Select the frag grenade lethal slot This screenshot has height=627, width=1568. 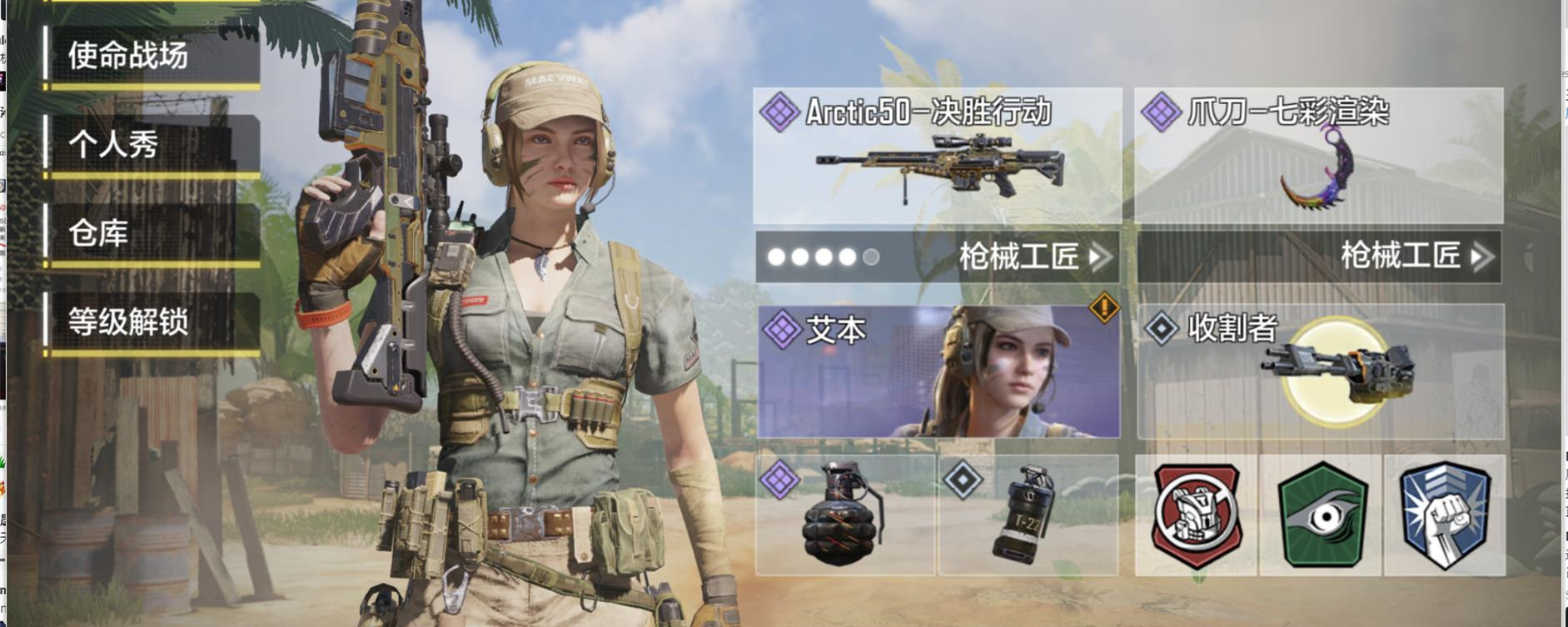(844, 515)
